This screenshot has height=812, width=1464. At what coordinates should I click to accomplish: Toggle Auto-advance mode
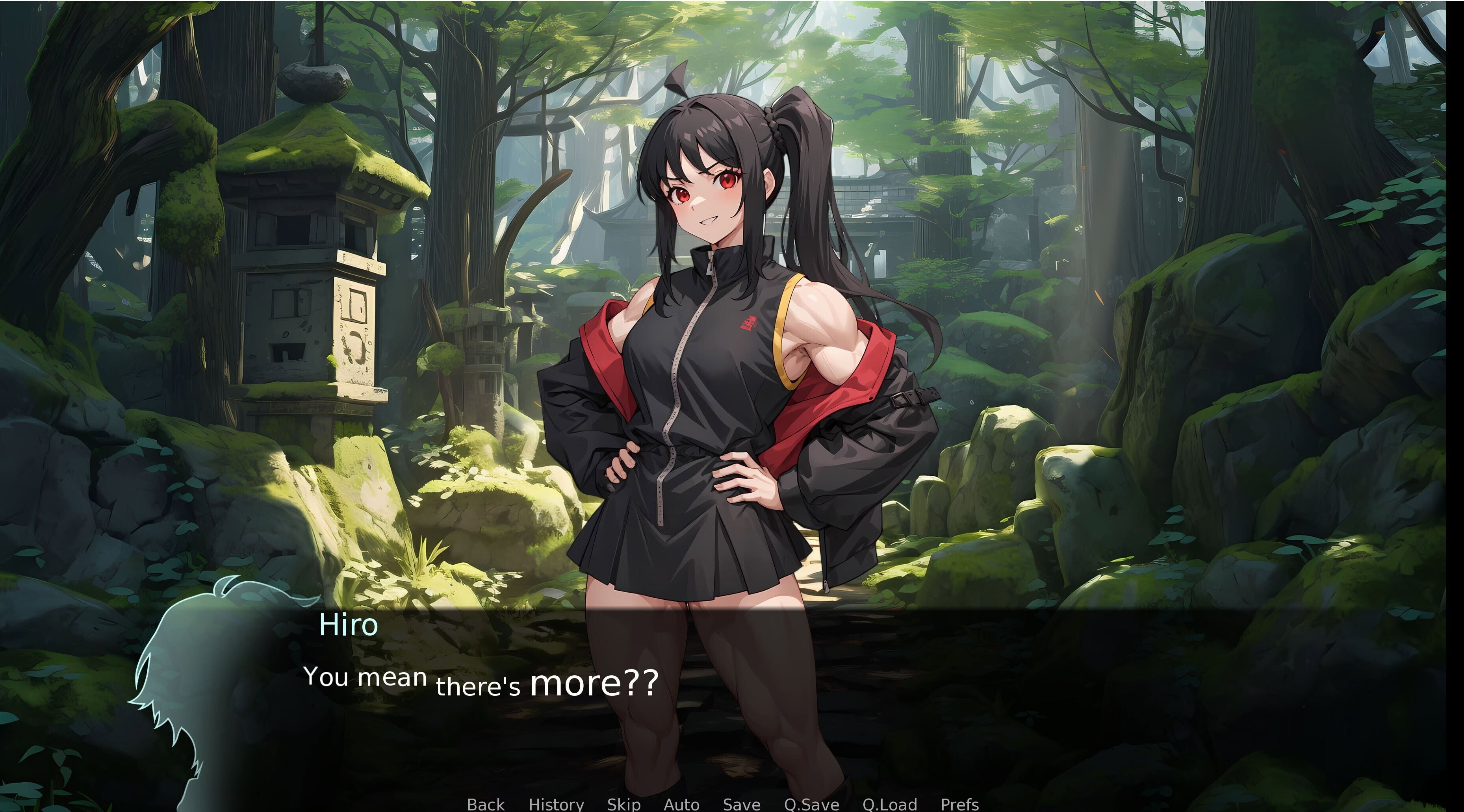point(681,804)
